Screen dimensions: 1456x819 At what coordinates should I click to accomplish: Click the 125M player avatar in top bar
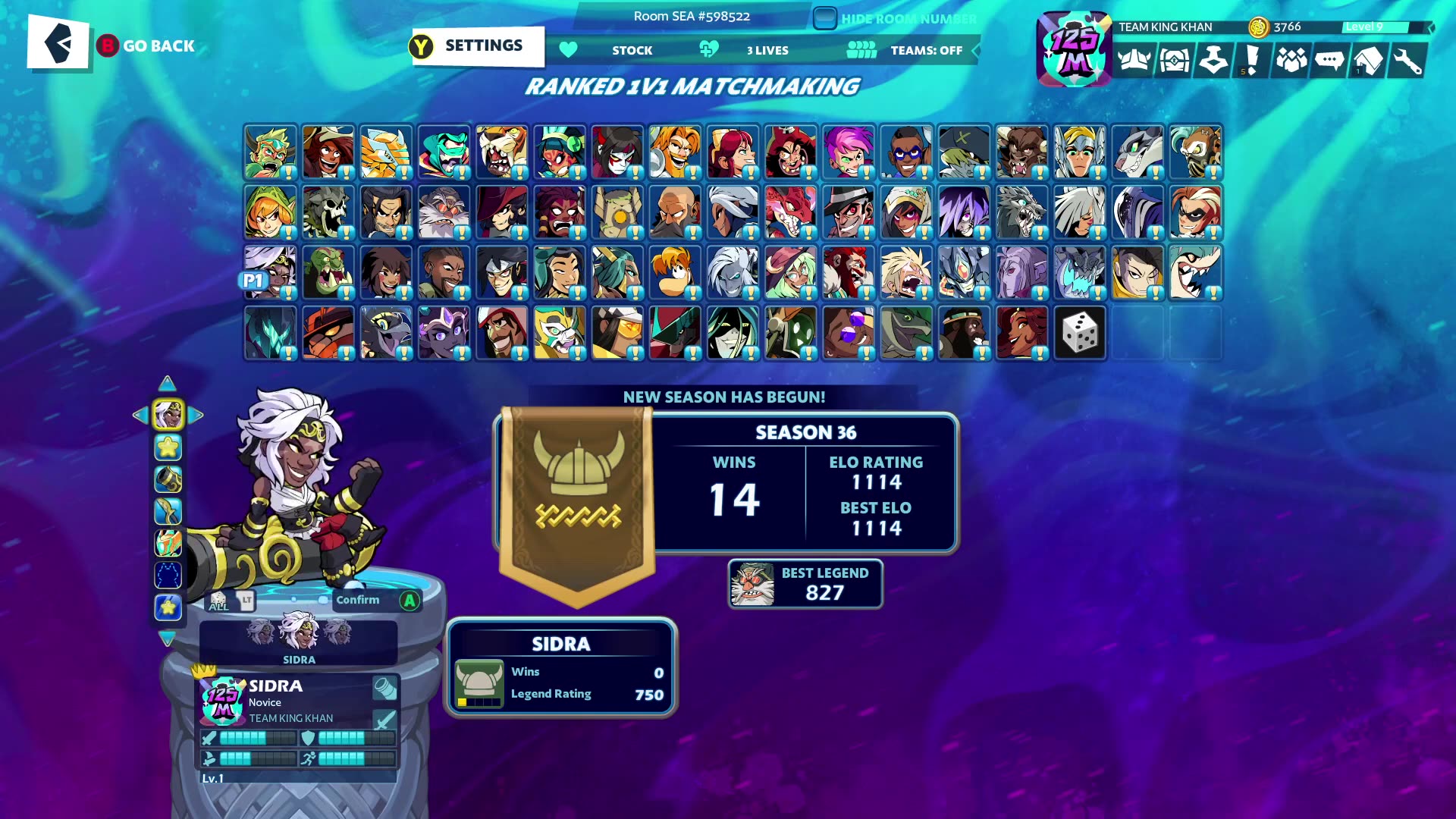click(x=1074, y=49)
